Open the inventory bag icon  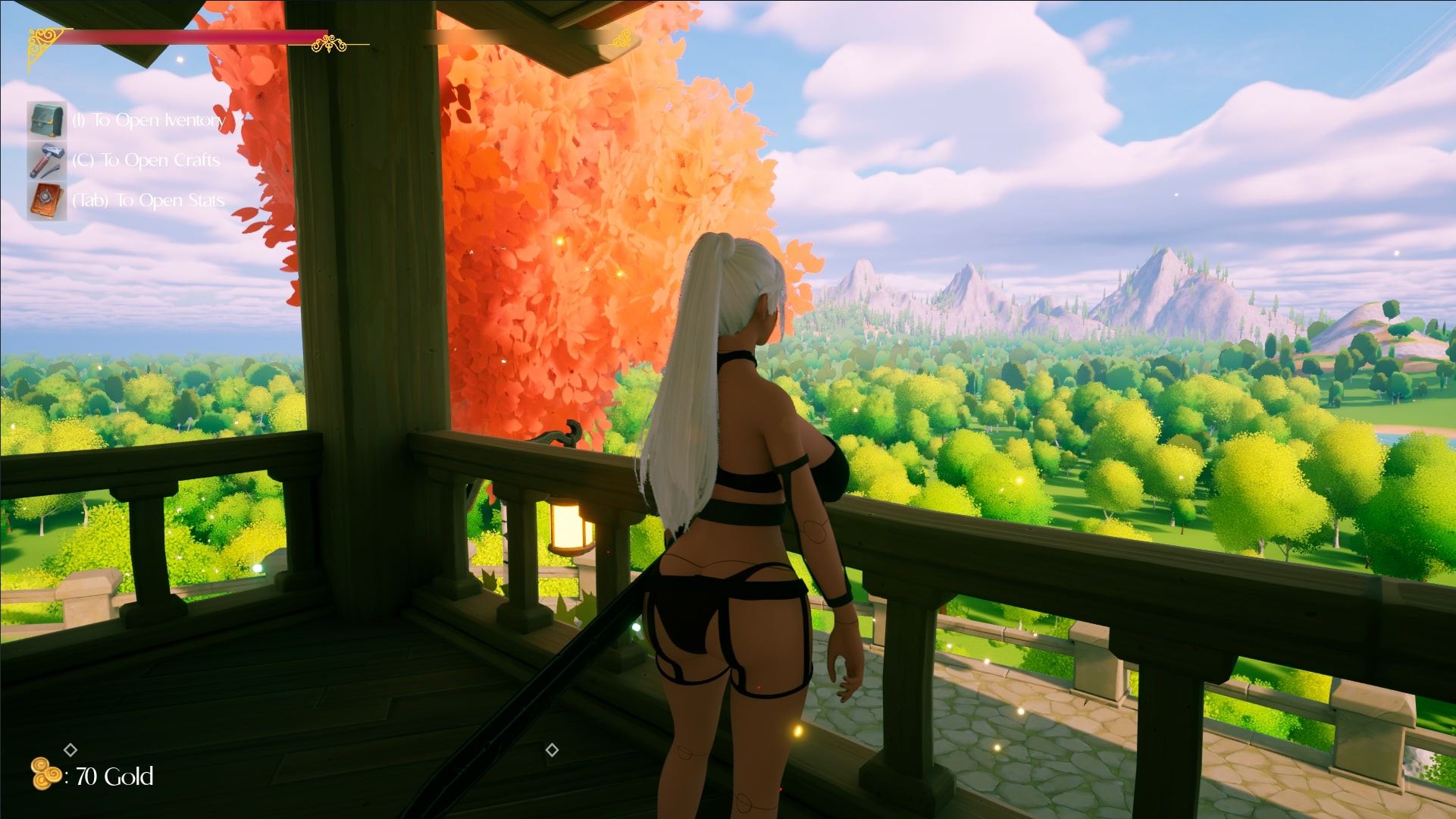(x=47, y=120)
